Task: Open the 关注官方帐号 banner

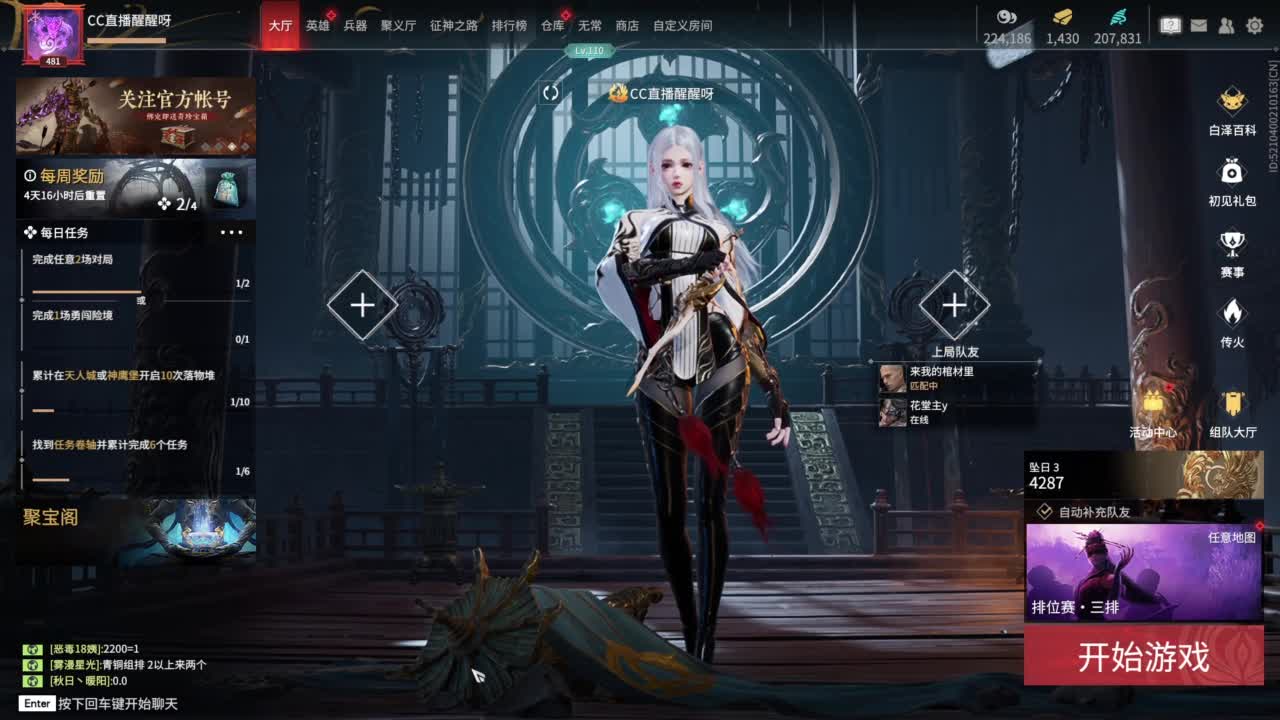Action: [x=136, y=115]
